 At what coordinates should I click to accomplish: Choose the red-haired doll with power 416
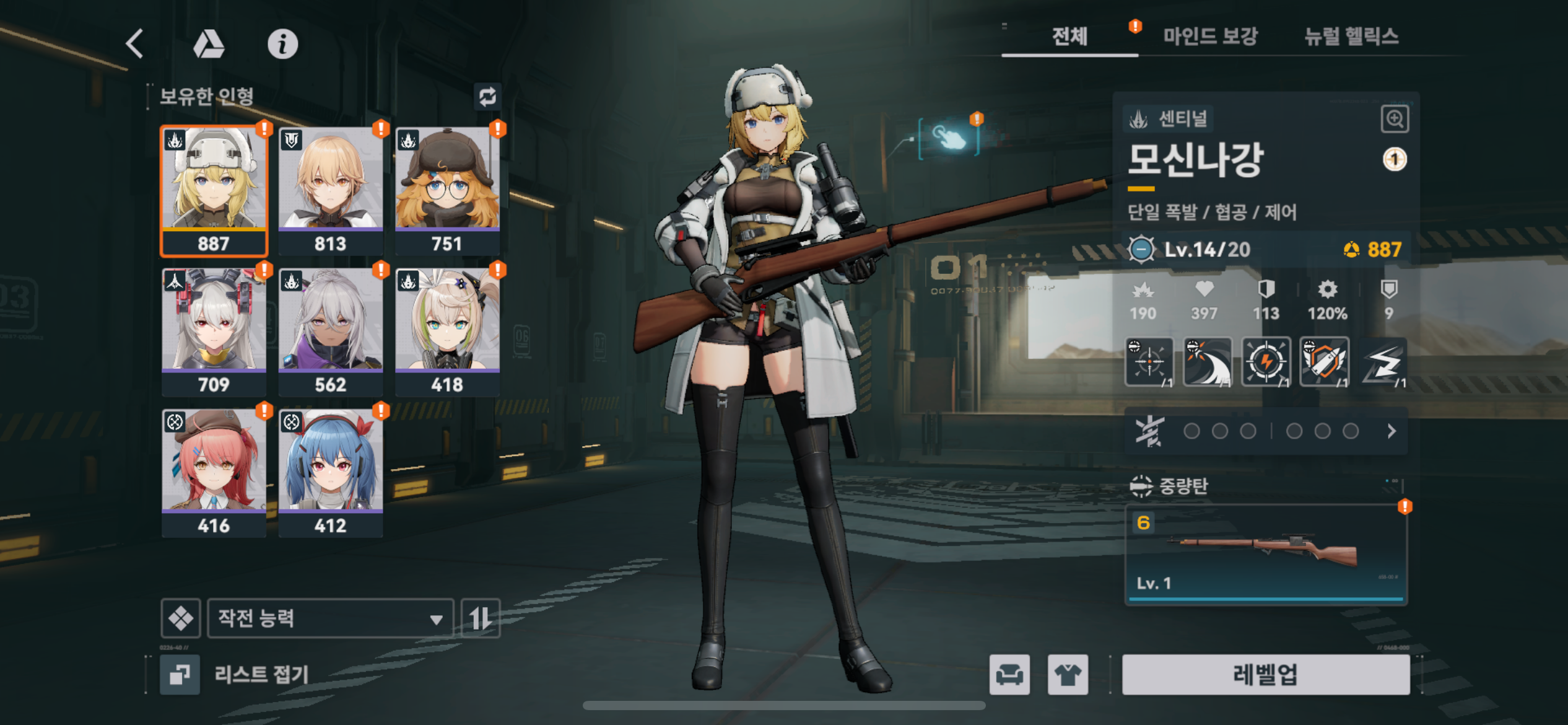coord(214,472)
